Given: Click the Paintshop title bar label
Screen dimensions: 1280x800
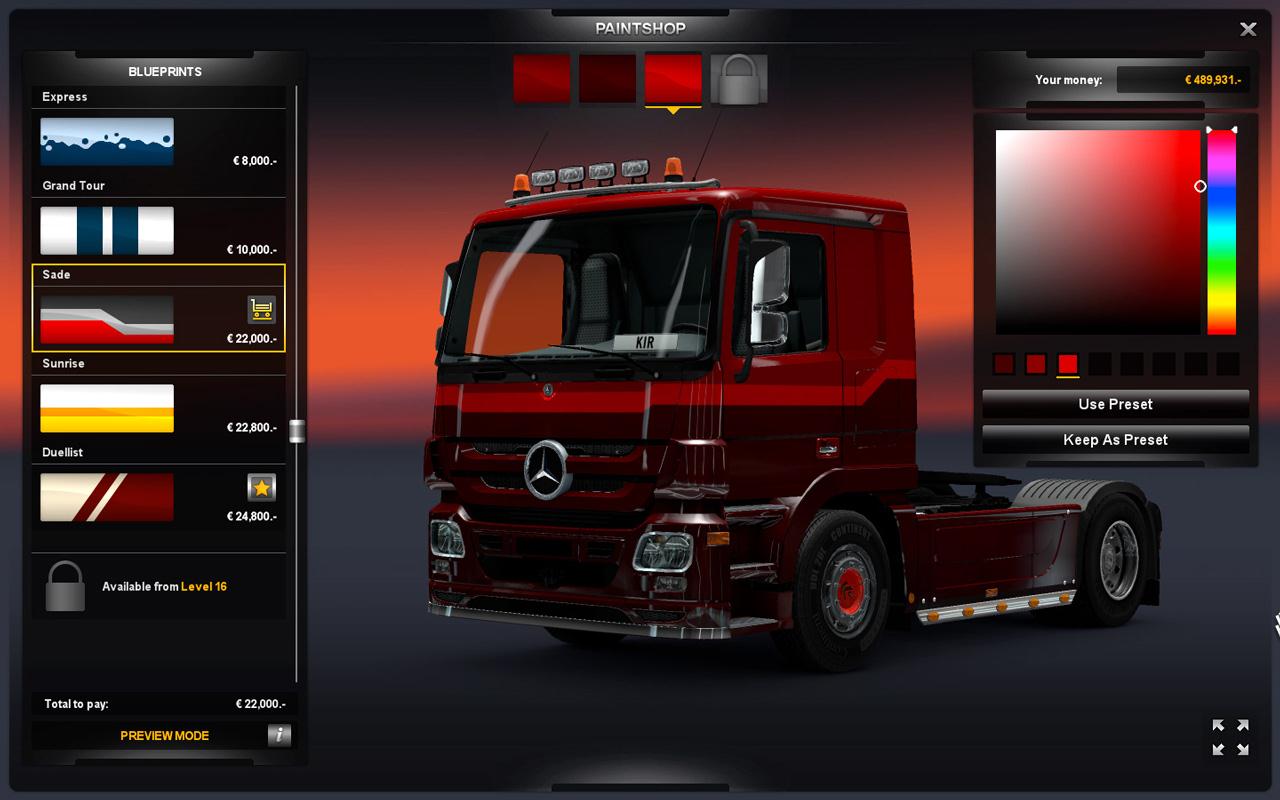Looking at the screenshot, I should click(639, 27).
